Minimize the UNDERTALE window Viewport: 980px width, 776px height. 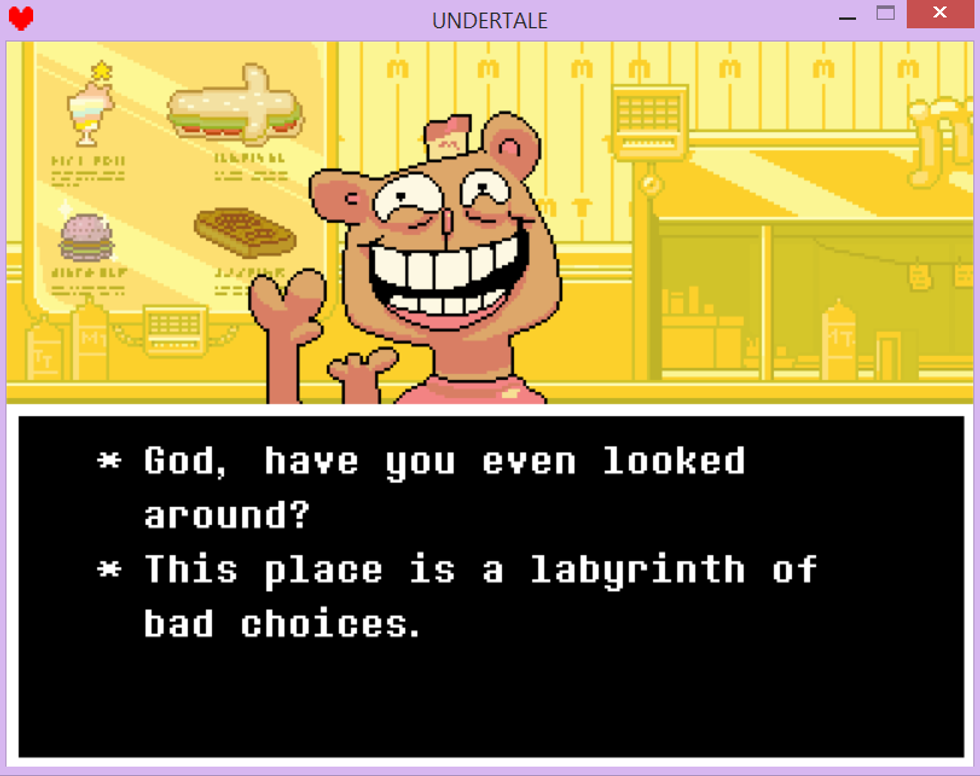pyautogui.click(x=847, y=16)
